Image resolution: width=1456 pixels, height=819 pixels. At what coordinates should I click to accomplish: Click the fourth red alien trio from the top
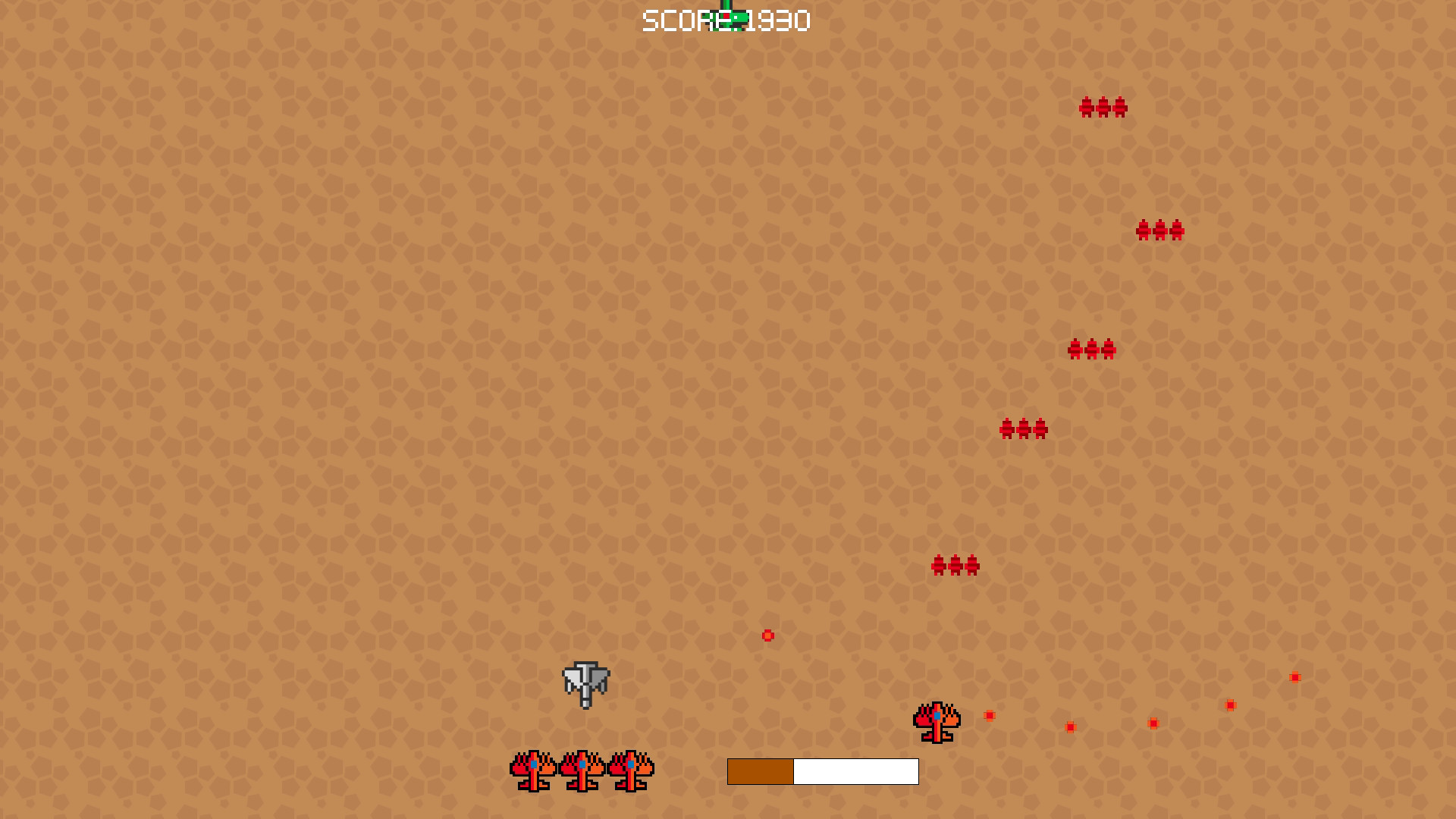tap(1023, 428)
